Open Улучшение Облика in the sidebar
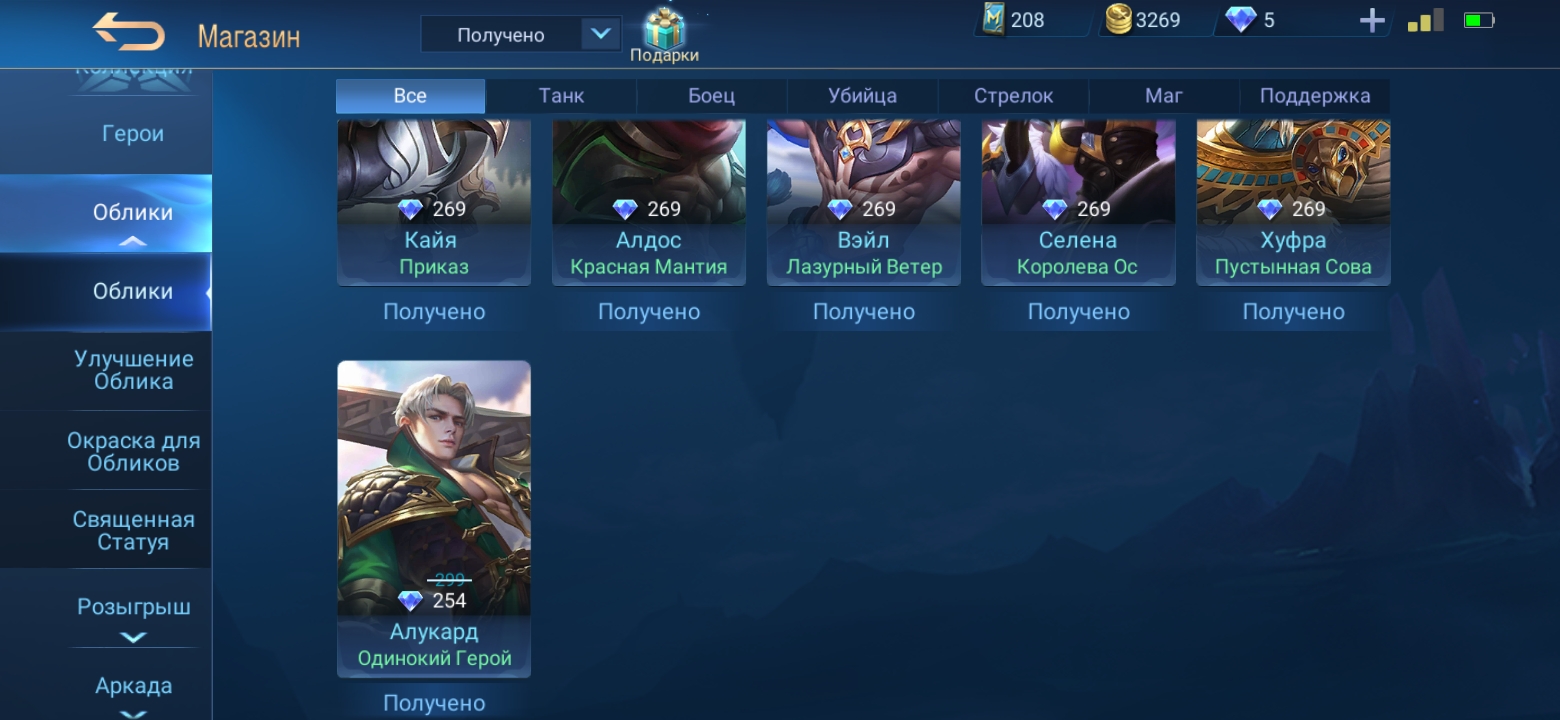The height and width of the screenshot is (720, 1560). pos(133,370)
